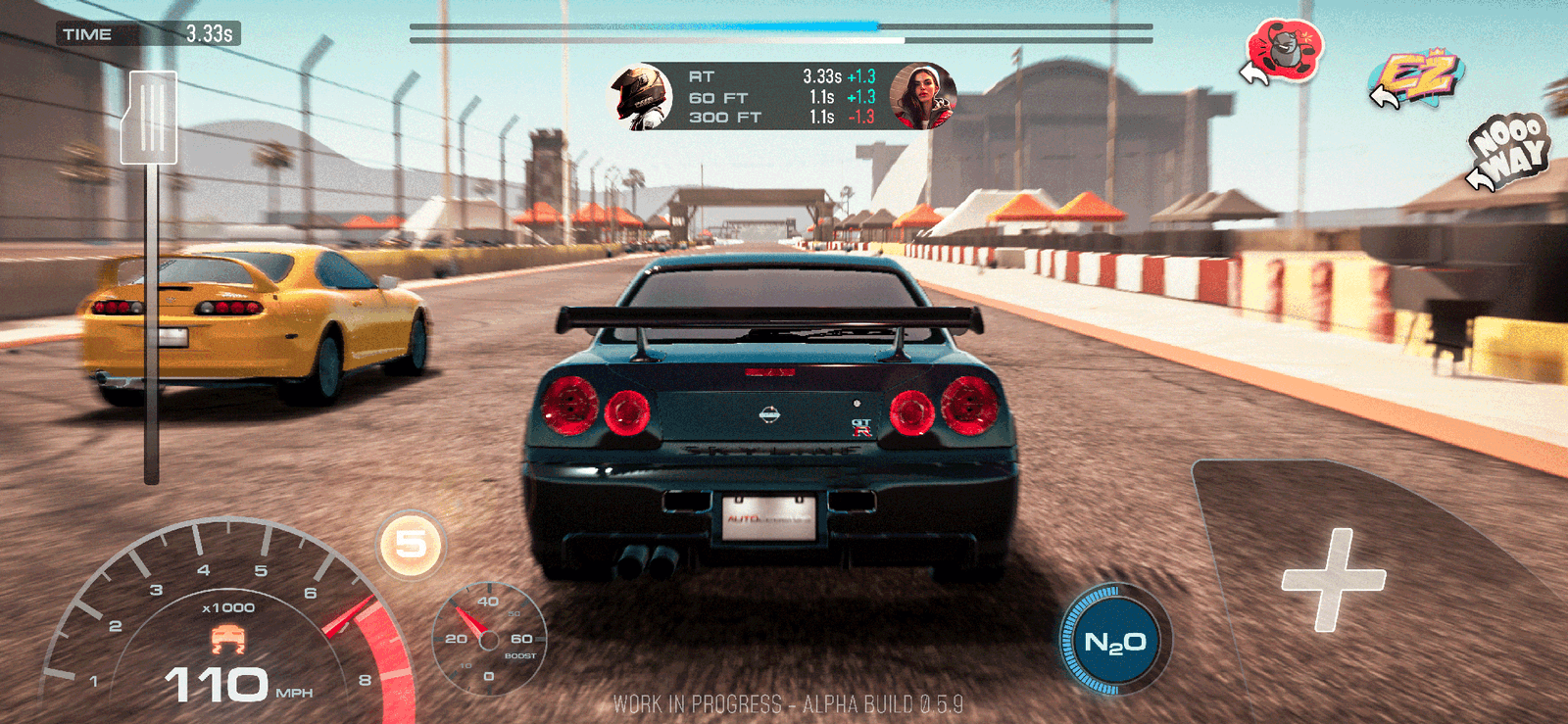Tap the WORK IN PROGRESS alpha build text

pyautogui.click(x=784, y=701)
